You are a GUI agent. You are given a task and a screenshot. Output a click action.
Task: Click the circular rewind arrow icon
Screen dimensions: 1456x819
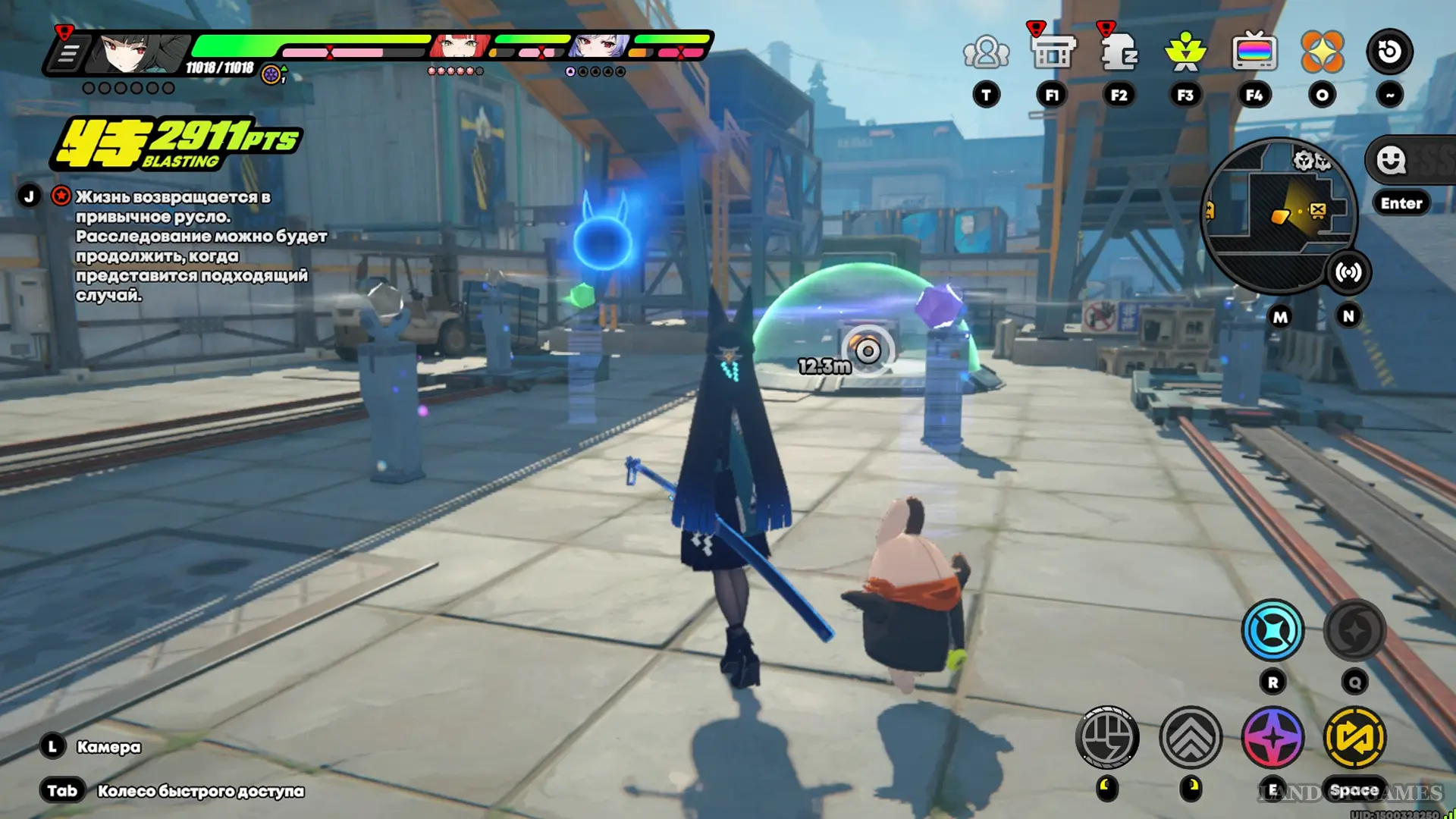pos(1389,52)
